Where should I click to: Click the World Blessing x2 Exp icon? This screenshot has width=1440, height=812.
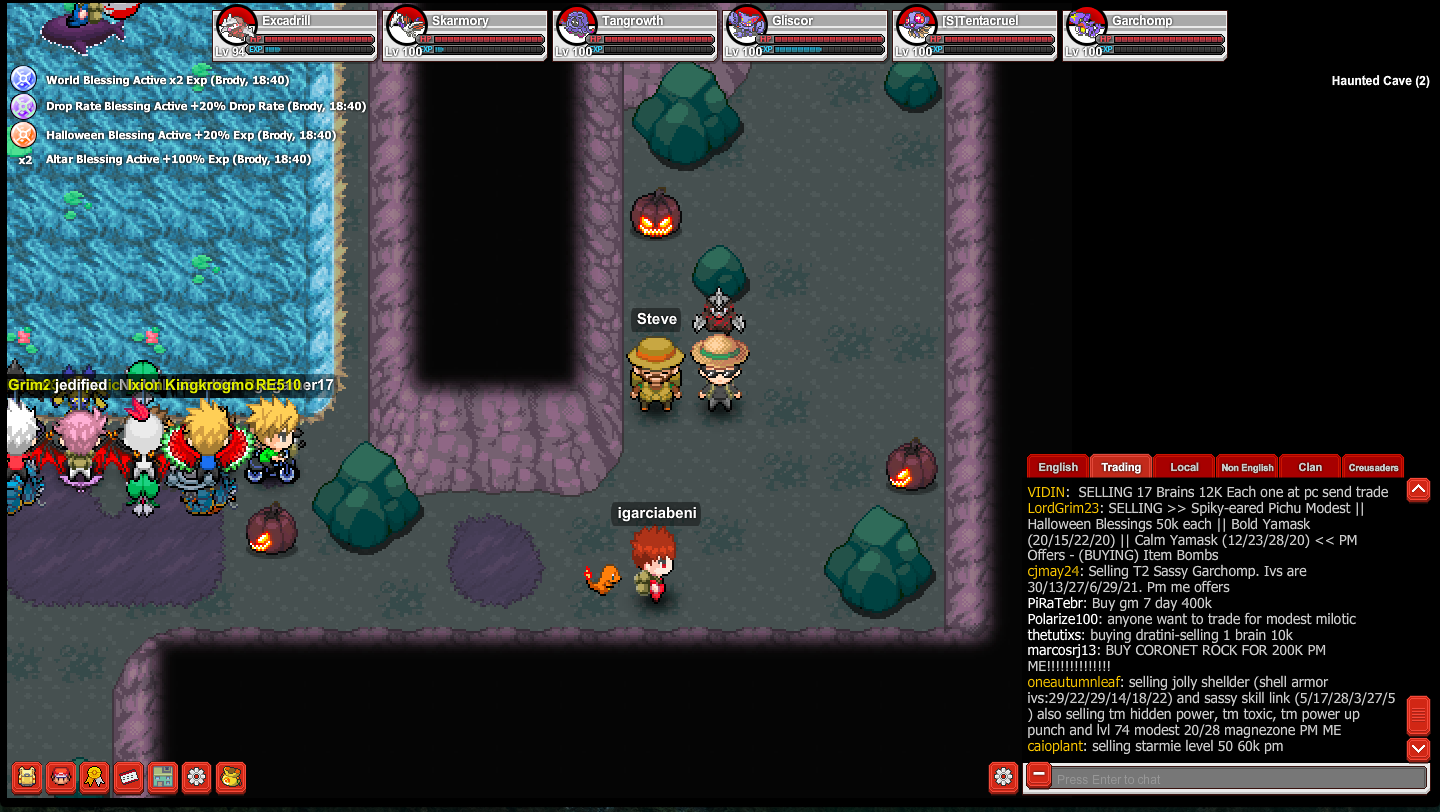[x=27, y=79]
